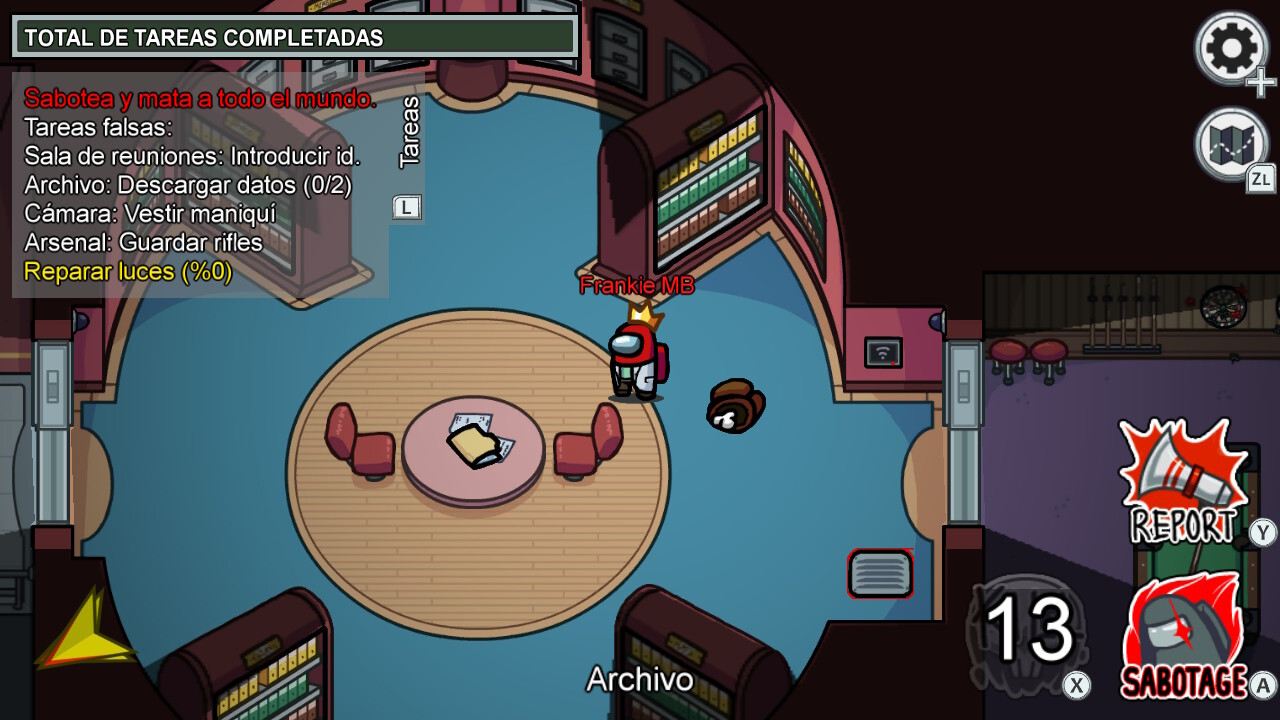This screenshot has height=720, width=1280.
Task: Click on player Frankie MB
Action: click(x=638, y=360)
